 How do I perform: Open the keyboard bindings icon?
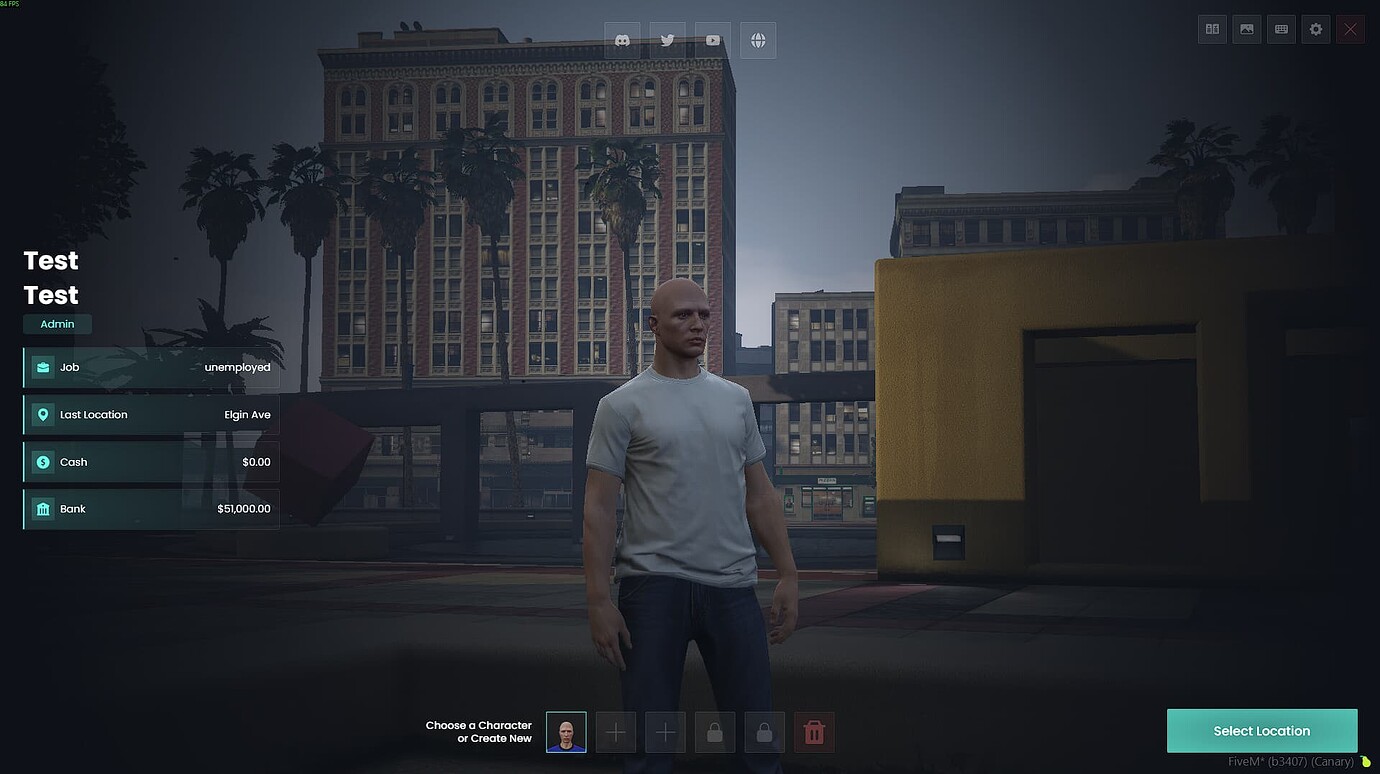pyautogui.click(x=1280, y=29)
